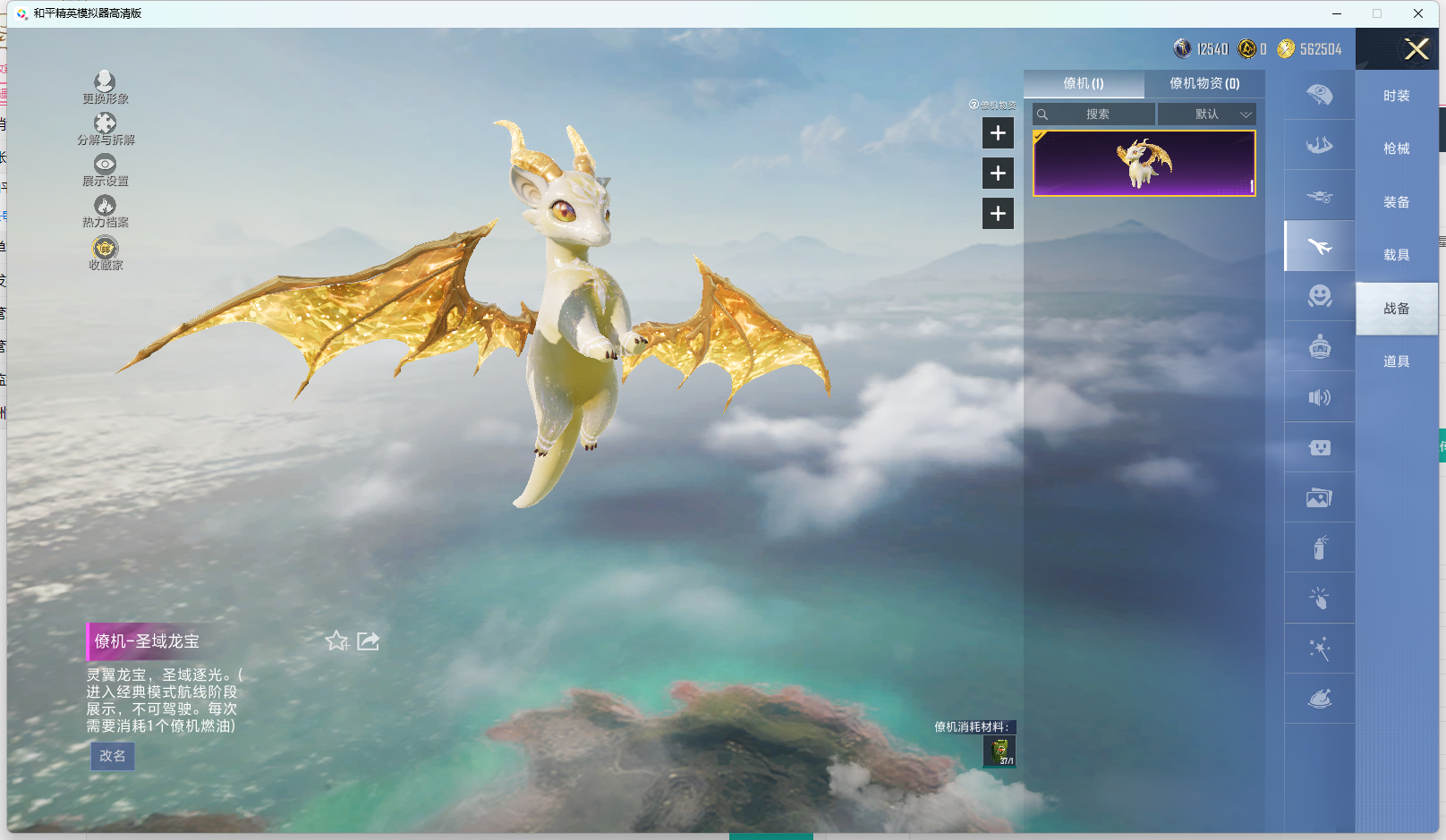
Task: Switch to the 僚机物资 tab
Action: (1204, 83)
